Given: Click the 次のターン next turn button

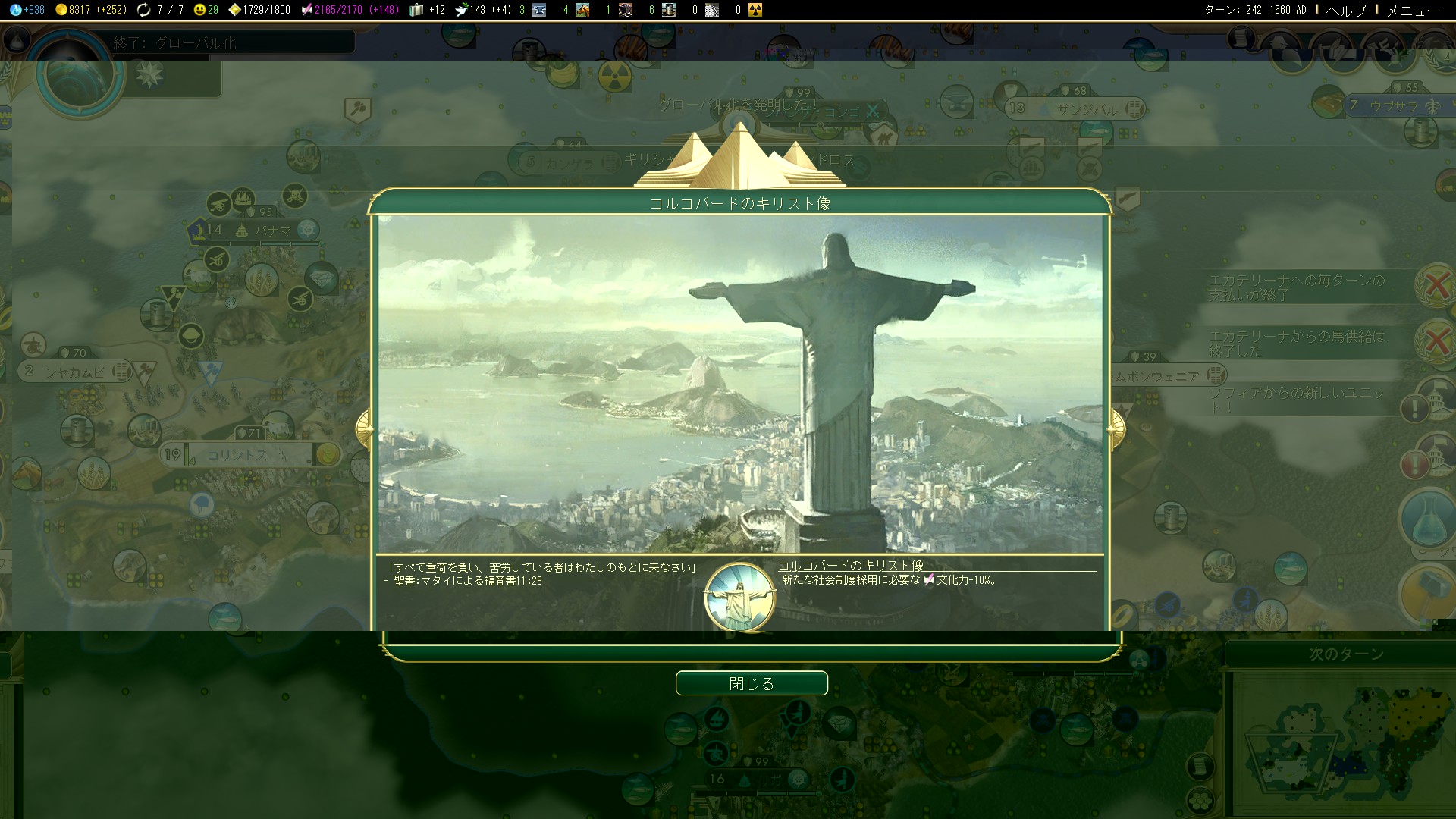Looking at the screenshot, I should click(x=1346, y=654).
